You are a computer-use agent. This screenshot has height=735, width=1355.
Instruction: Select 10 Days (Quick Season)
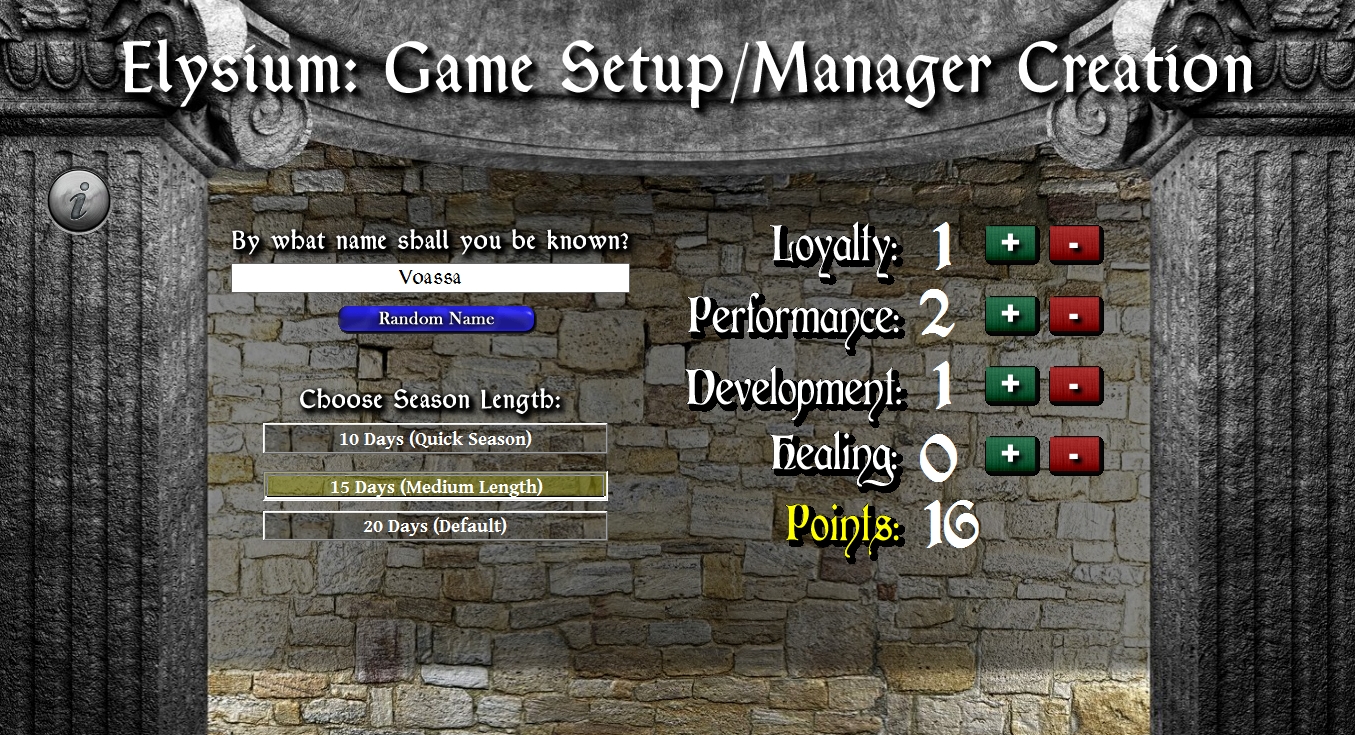click(435, 437)
